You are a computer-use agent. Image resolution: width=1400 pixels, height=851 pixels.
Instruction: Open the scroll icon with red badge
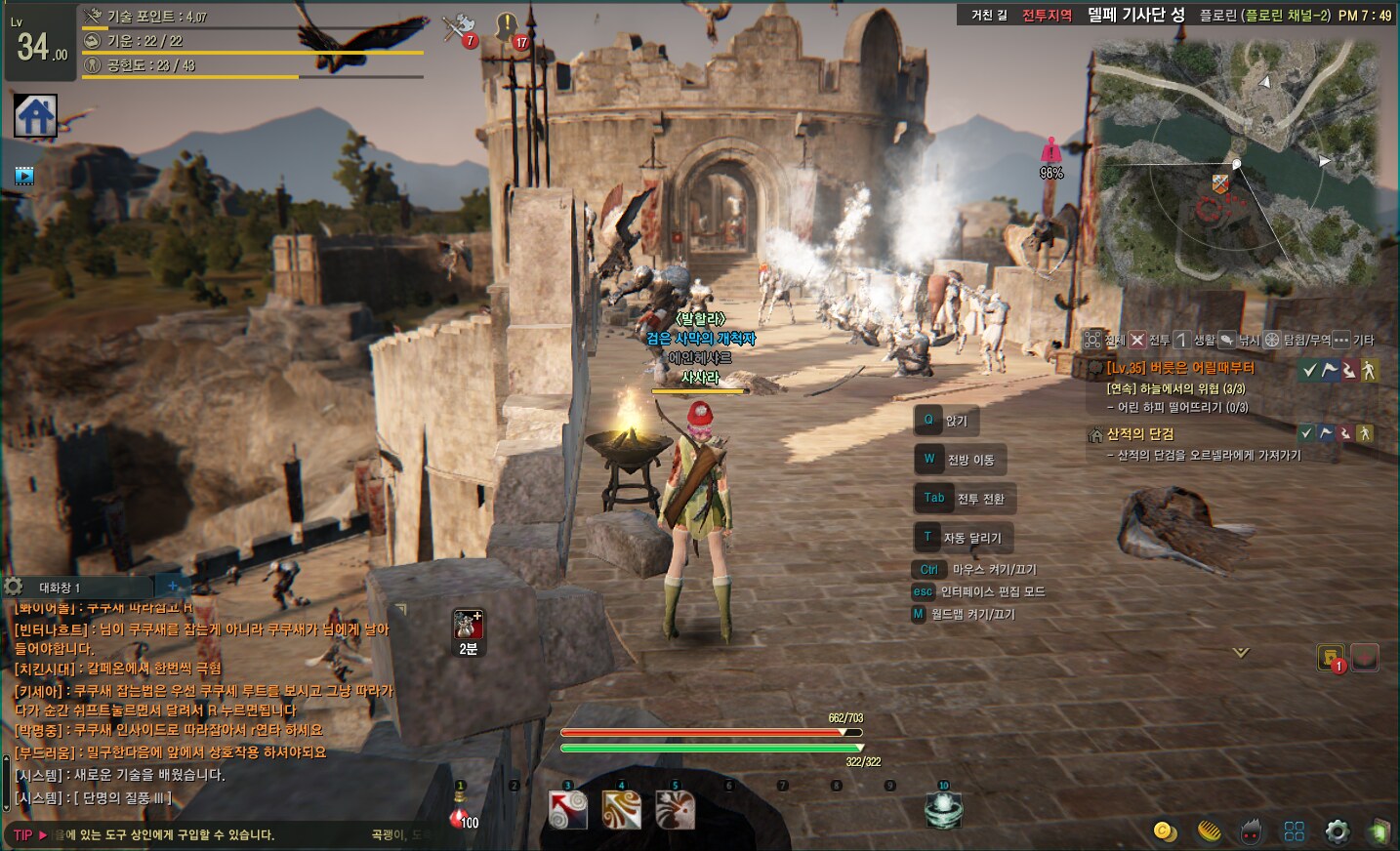(1331, 658)
